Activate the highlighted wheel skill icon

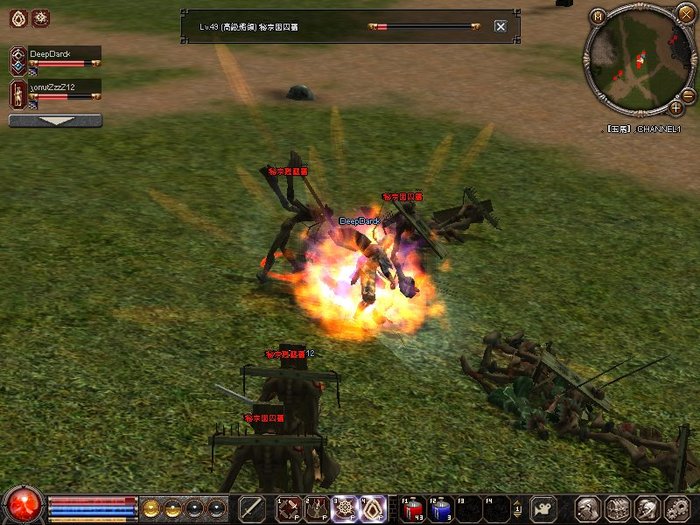(x=345, y=508)
